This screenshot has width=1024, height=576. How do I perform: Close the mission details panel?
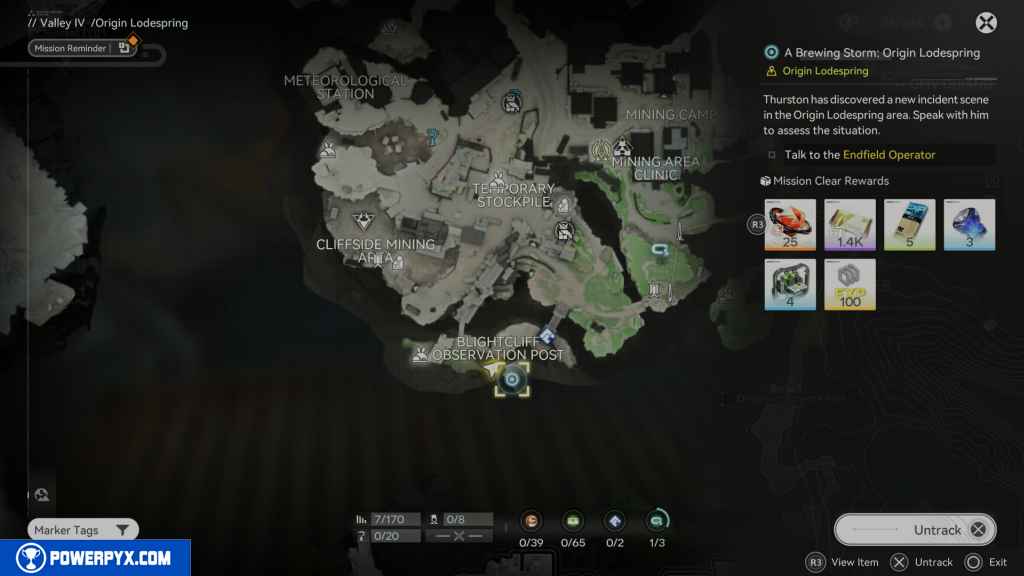point(986,23)
